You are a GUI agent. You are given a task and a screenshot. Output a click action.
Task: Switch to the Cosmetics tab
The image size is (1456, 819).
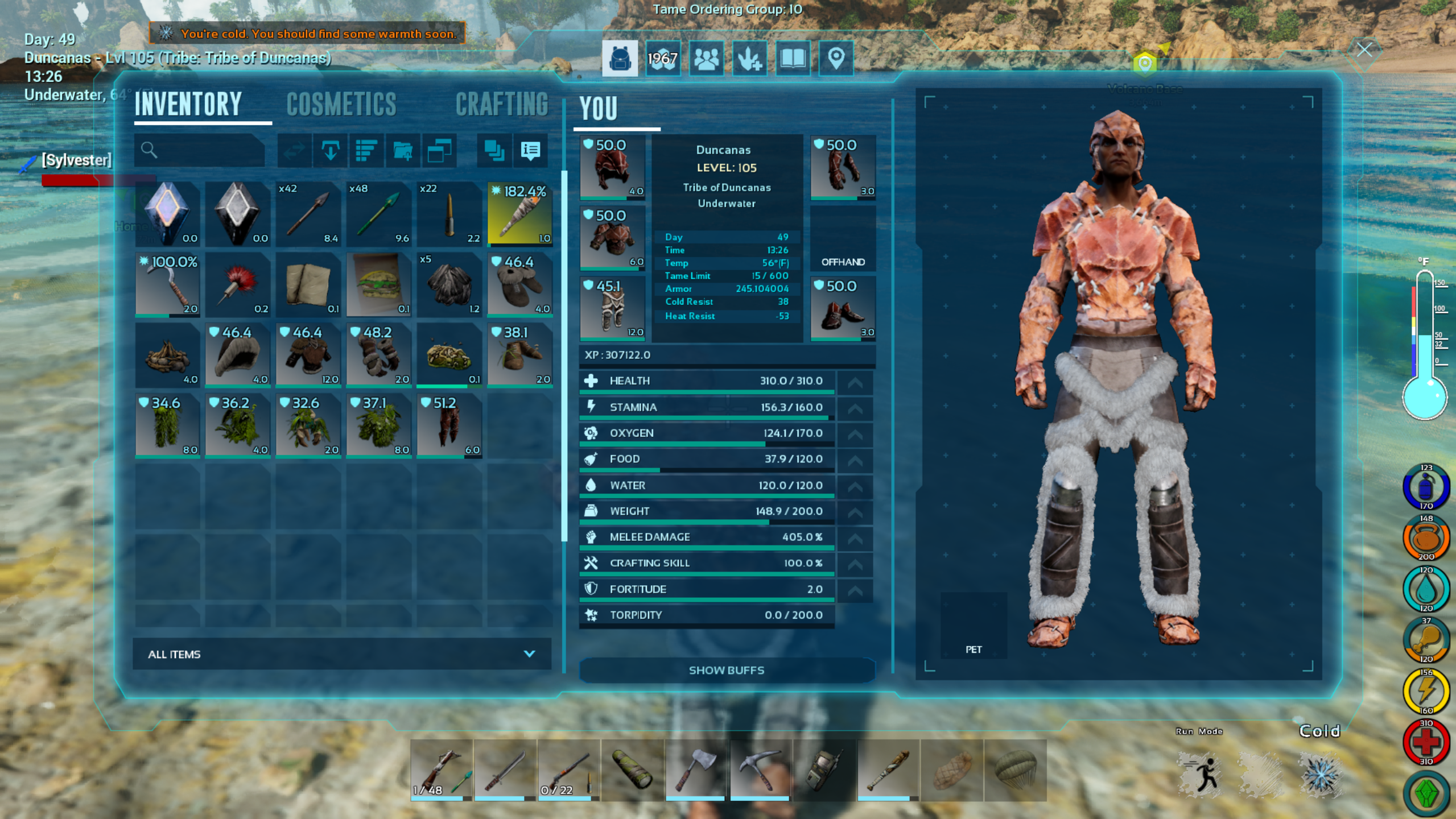tap(341, 105)
